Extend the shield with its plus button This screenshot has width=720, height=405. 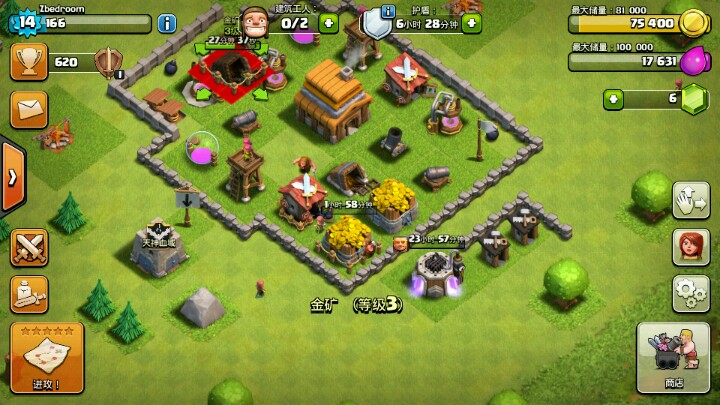pos(471,22)
